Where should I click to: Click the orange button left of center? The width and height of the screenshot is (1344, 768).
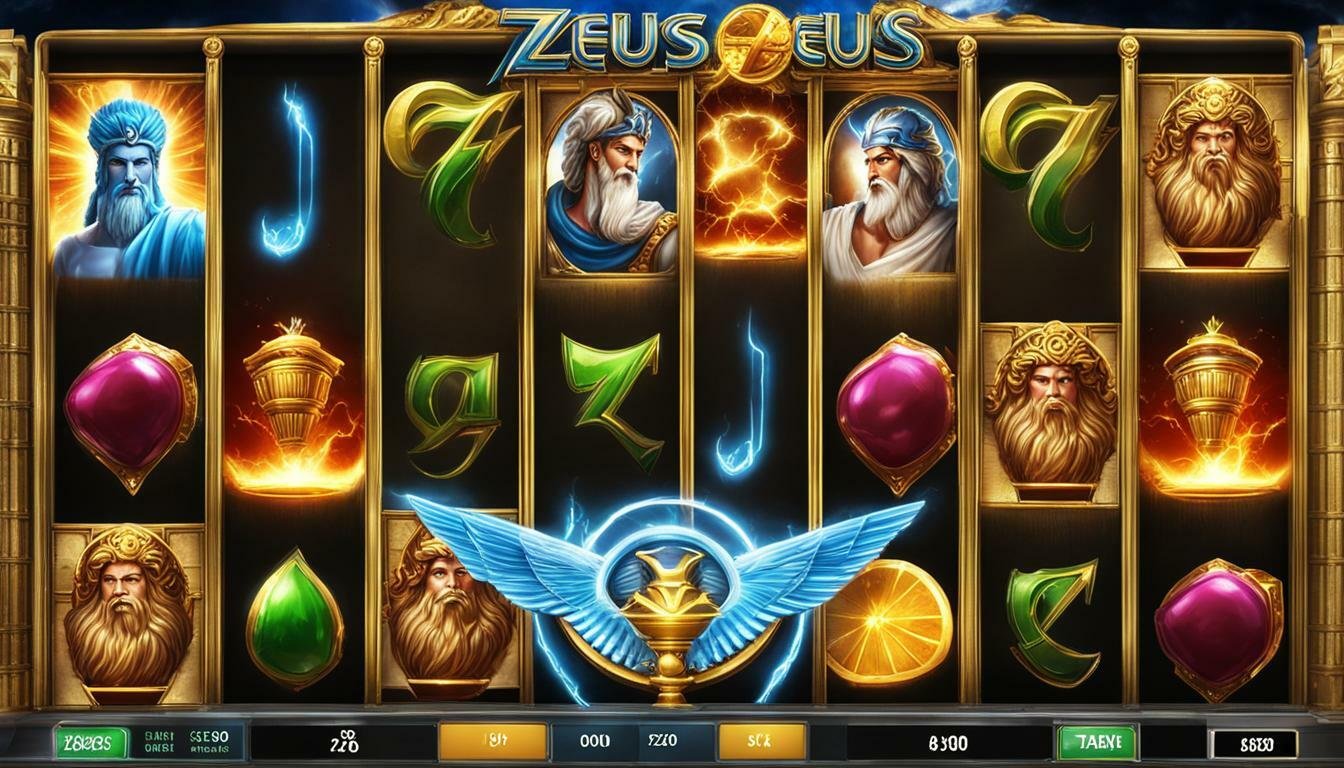click(493, 742)
